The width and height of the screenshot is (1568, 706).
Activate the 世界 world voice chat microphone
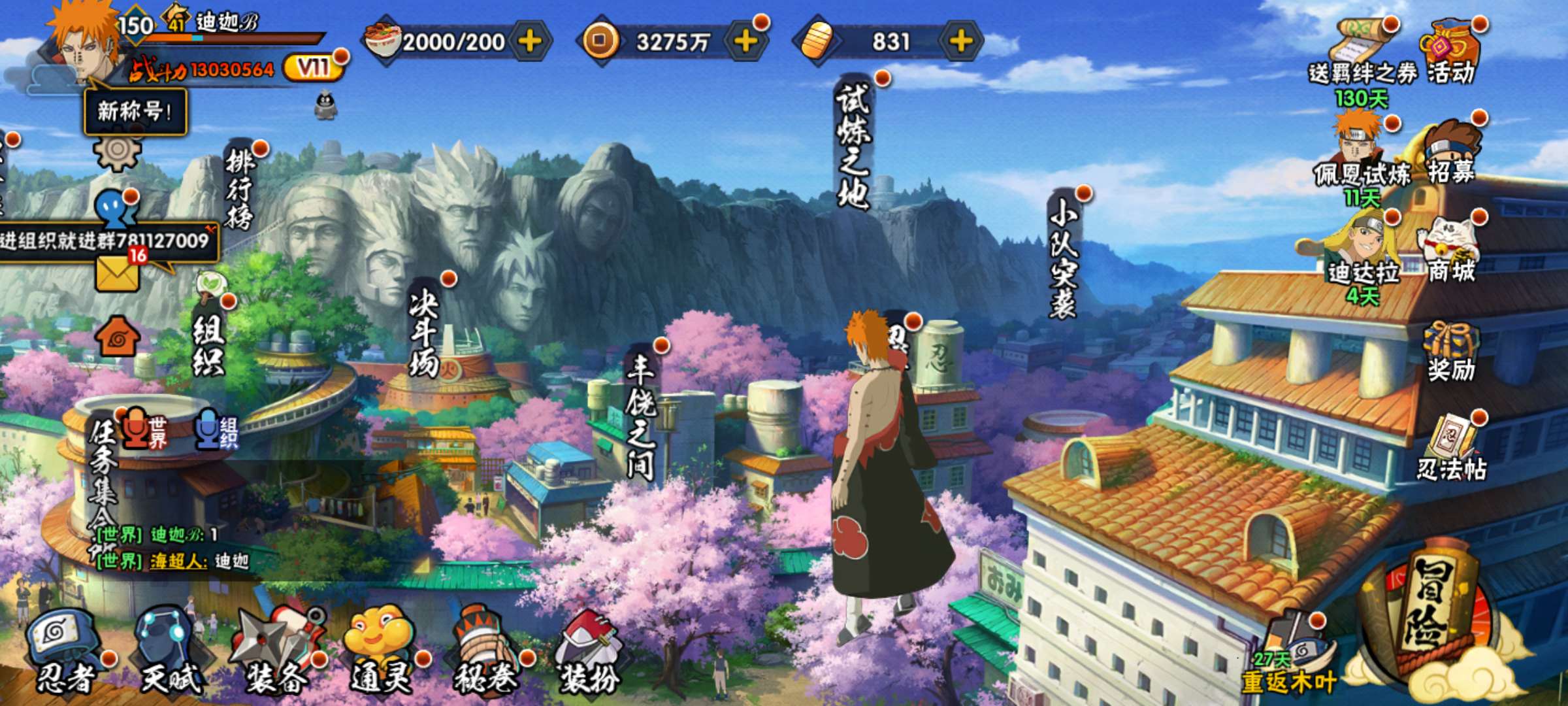(137, 428)
